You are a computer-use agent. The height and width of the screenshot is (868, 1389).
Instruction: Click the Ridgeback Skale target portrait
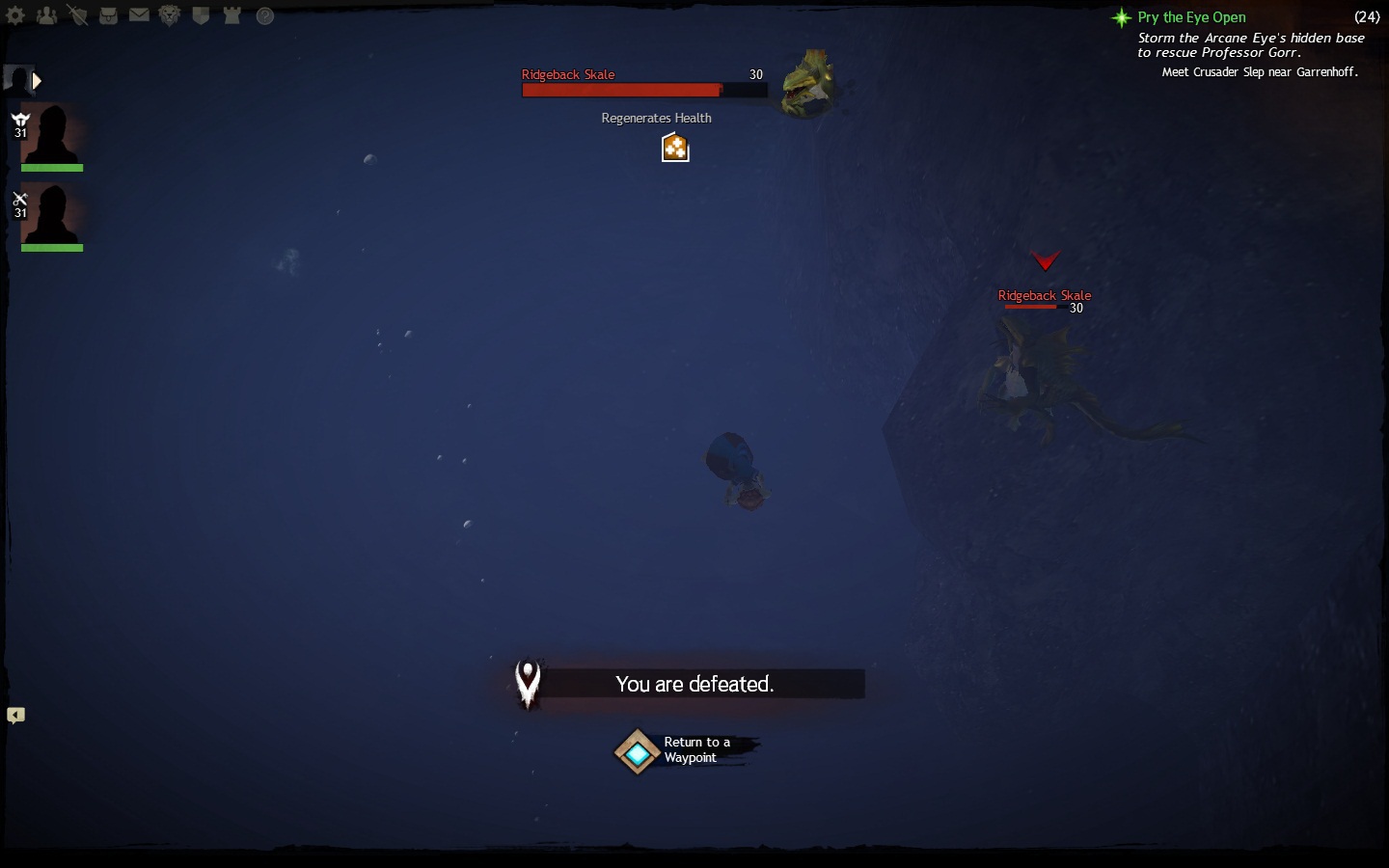click(807, 85)
